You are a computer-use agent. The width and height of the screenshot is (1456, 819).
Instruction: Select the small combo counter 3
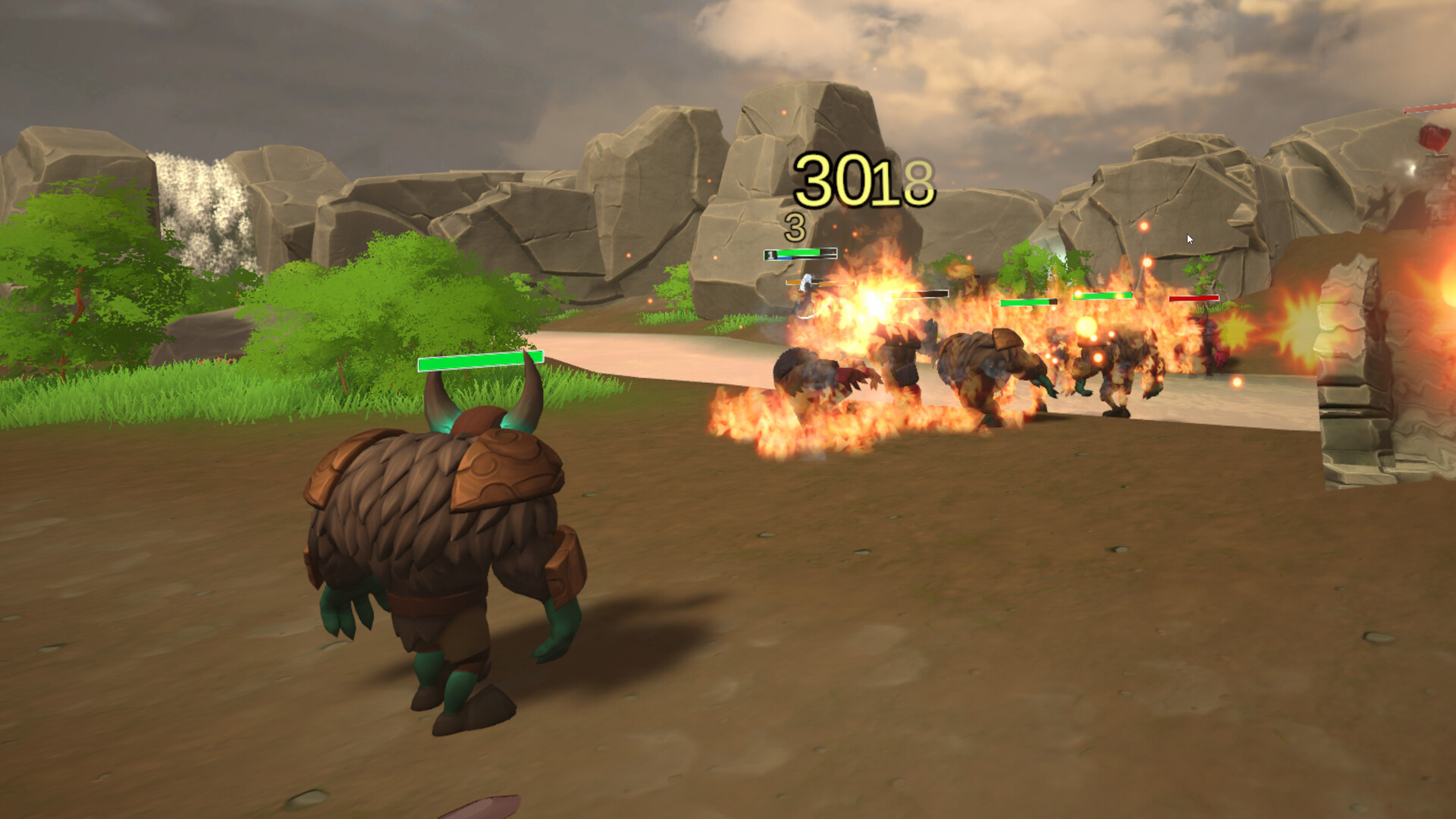coord(793,224)
